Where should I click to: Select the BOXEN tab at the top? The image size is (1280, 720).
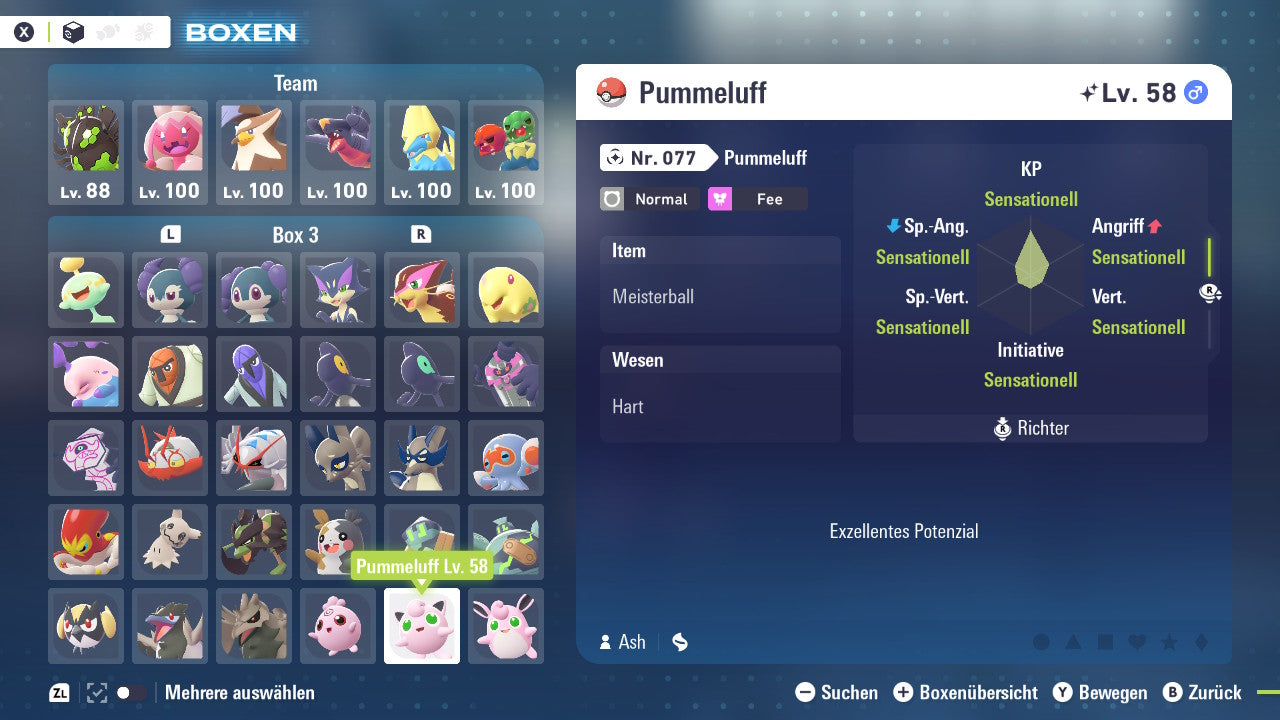pos(240,32)
